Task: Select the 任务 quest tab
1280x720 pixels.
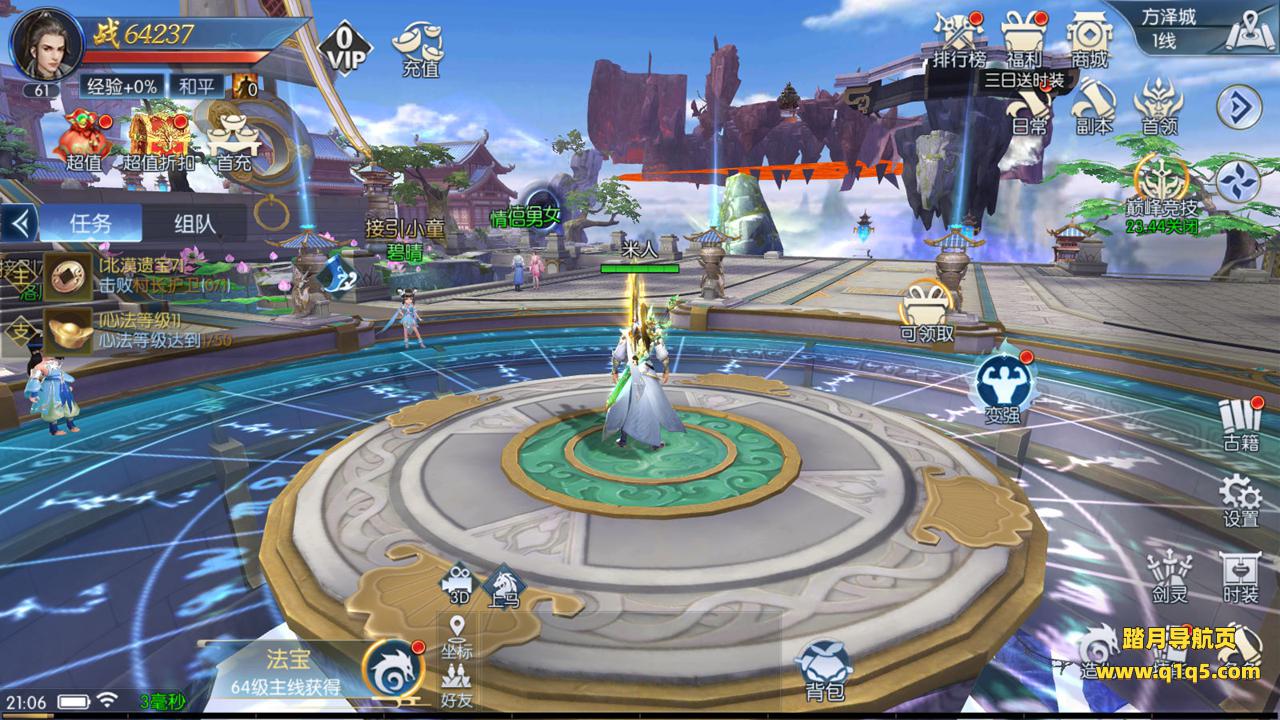Action: coord(90,223)
